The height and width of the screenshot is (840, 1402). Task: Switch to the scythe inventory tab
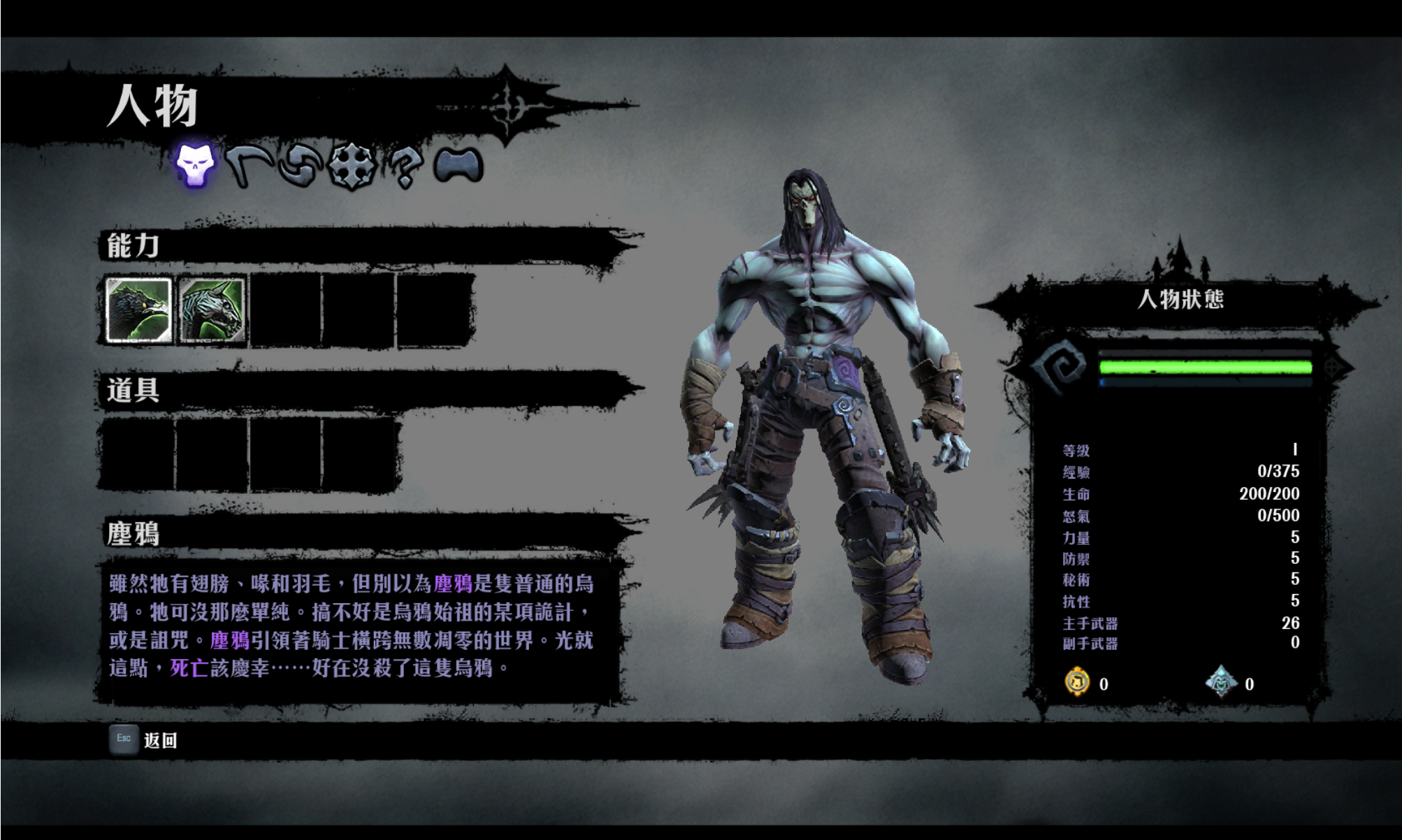(250, 166)
